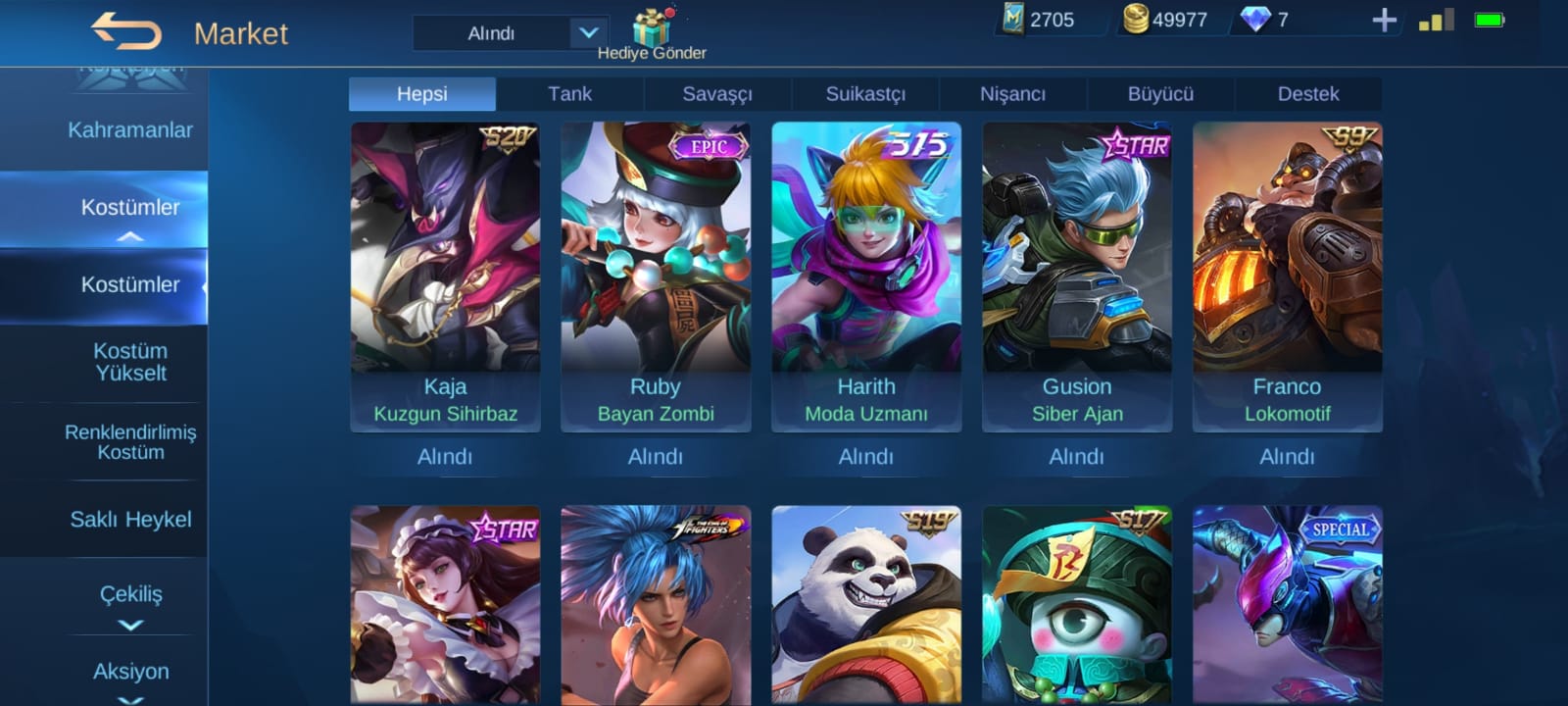Go to Saklı Heykel section
Image resolution: width=1568 pixels, height=706 pixels.
pos(130,520)
